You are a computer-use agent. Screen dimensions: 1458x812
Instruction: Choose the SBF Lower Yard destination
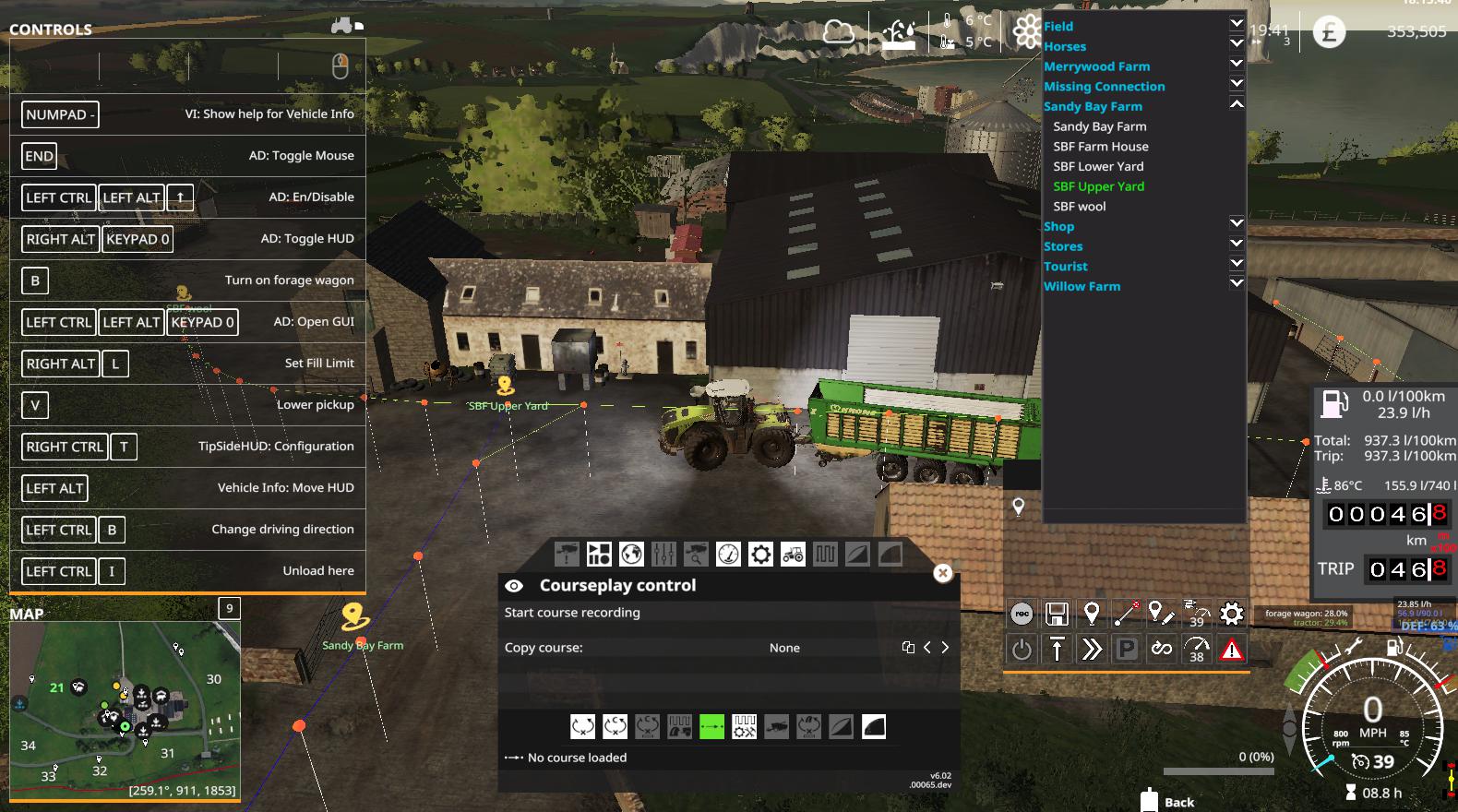(x=1098, y=167)
